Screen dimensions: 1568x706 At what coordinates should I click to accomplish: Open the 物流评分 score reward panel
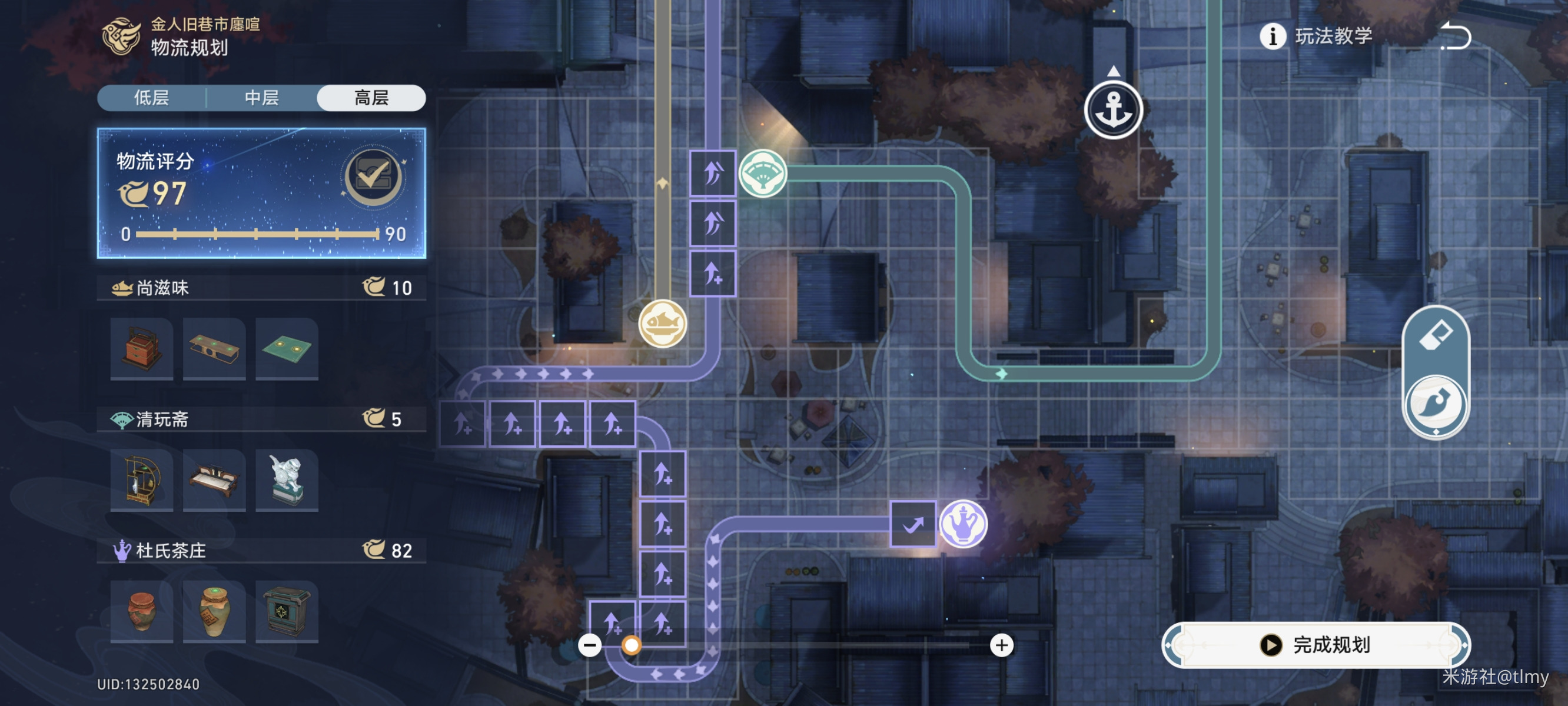pos(373,176)
